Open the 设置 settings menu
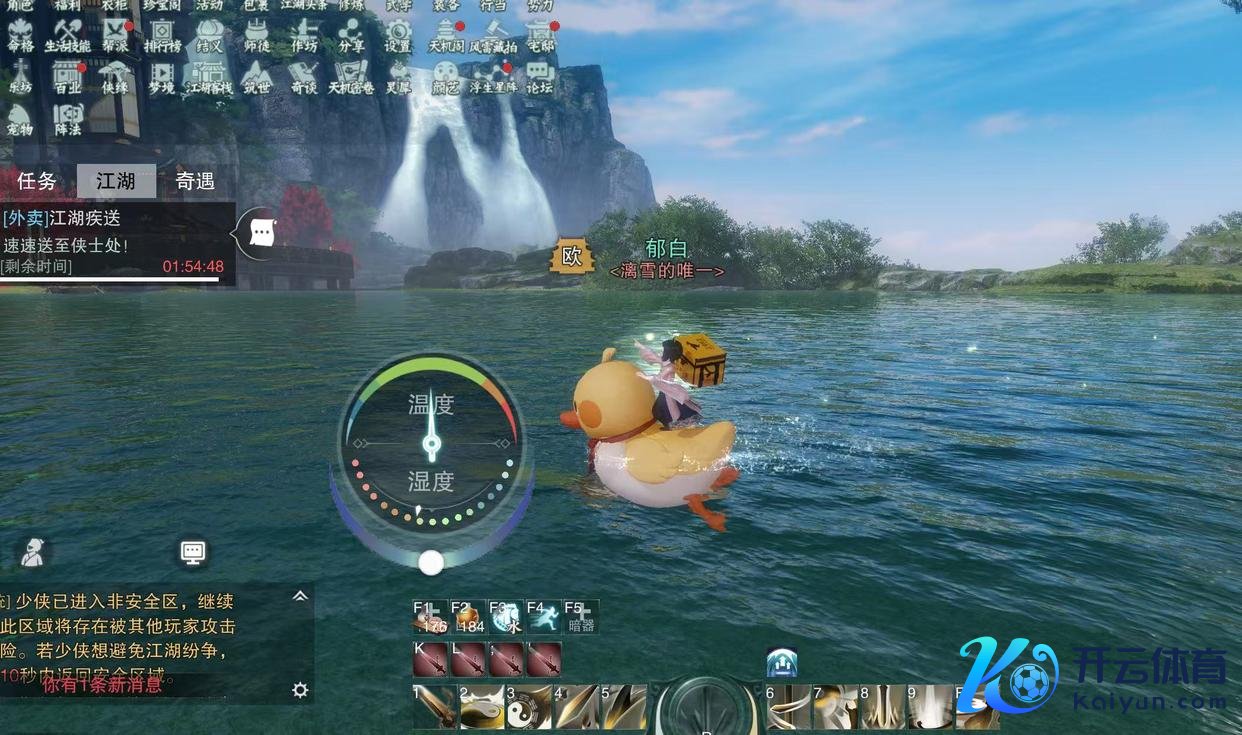The width and height of the screenshot is (1242, 735). (x=398, y=36)
